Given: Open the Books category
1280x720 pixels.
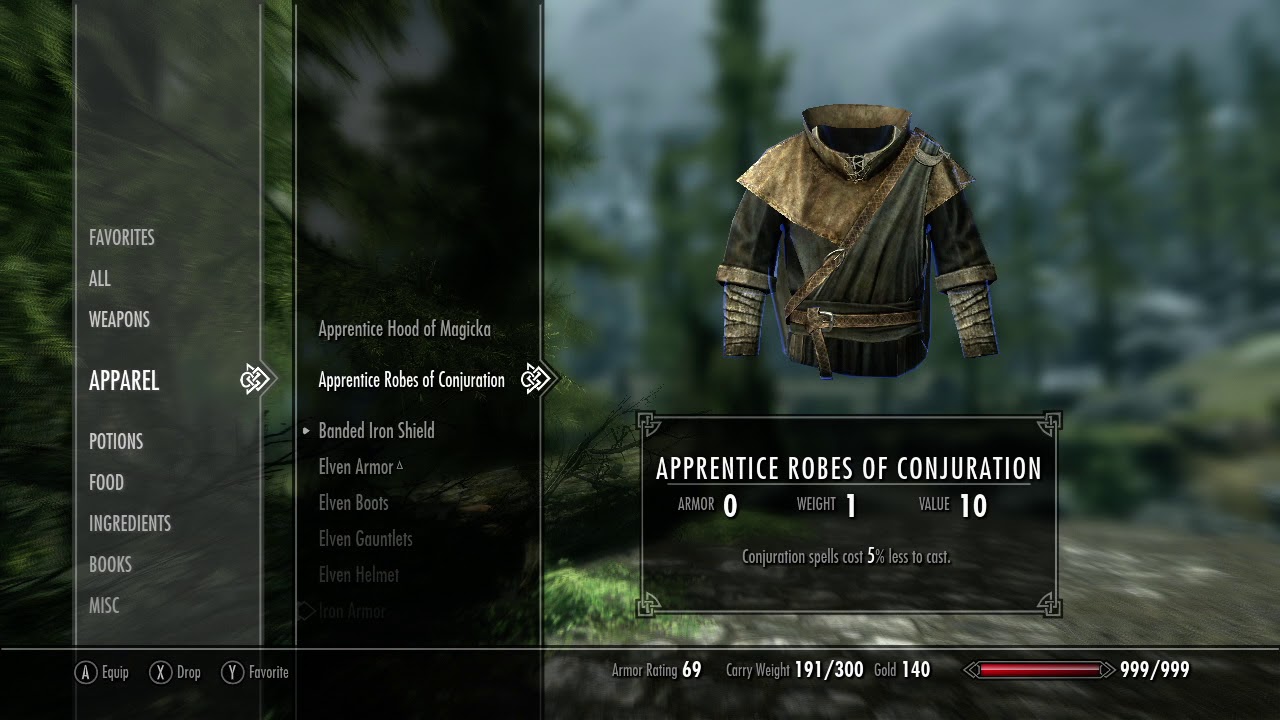Looking at the screenshot, I should (110, 565).
